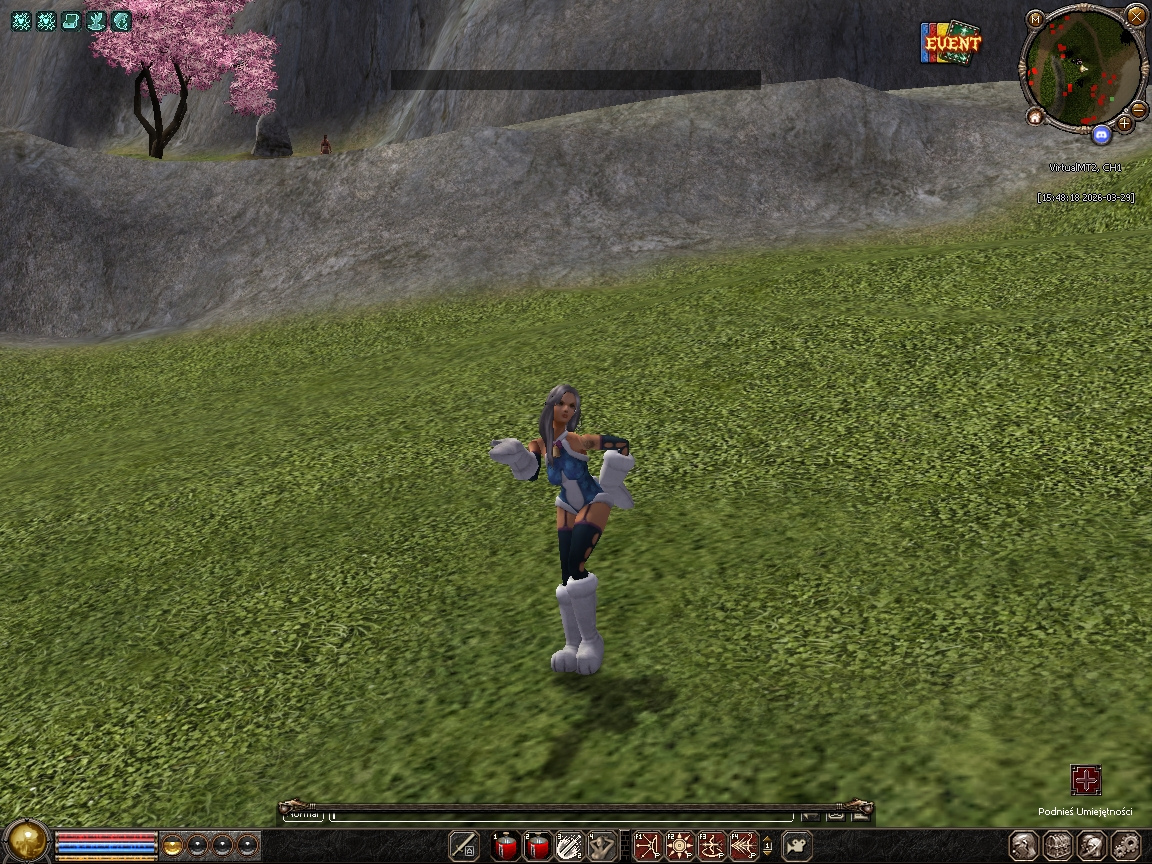Select the figure icon in quickslot 4
Screen dimensions: 1152x864
coord(602,847)
